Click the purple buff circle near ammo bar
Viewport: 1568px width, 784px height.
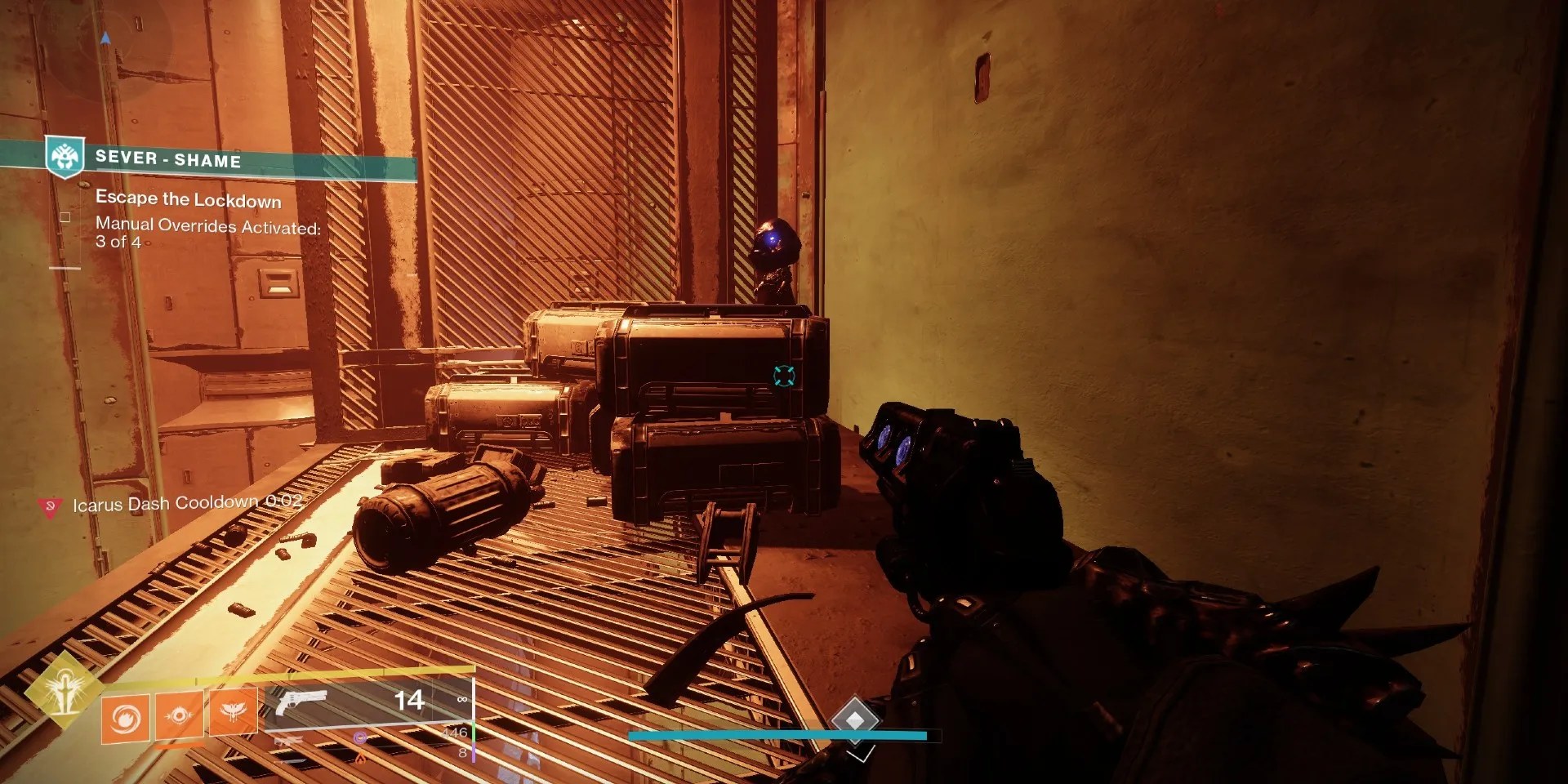click(x=360, y=737)
